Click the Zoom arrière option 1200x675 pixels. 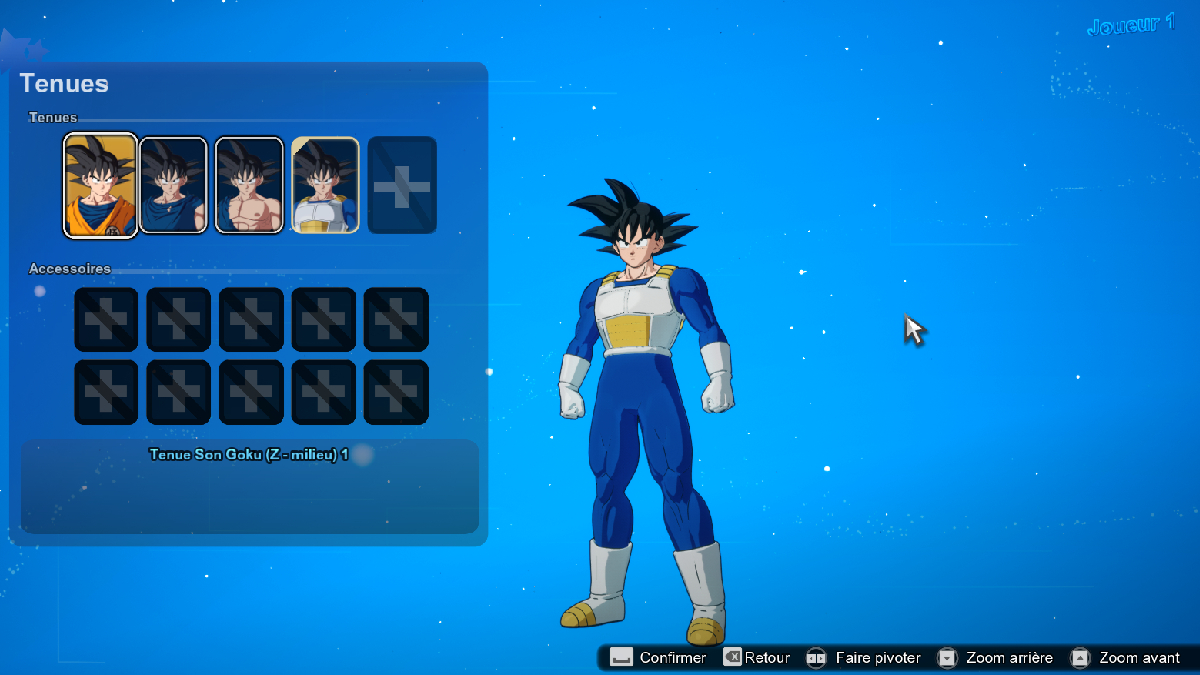[996, 658]
